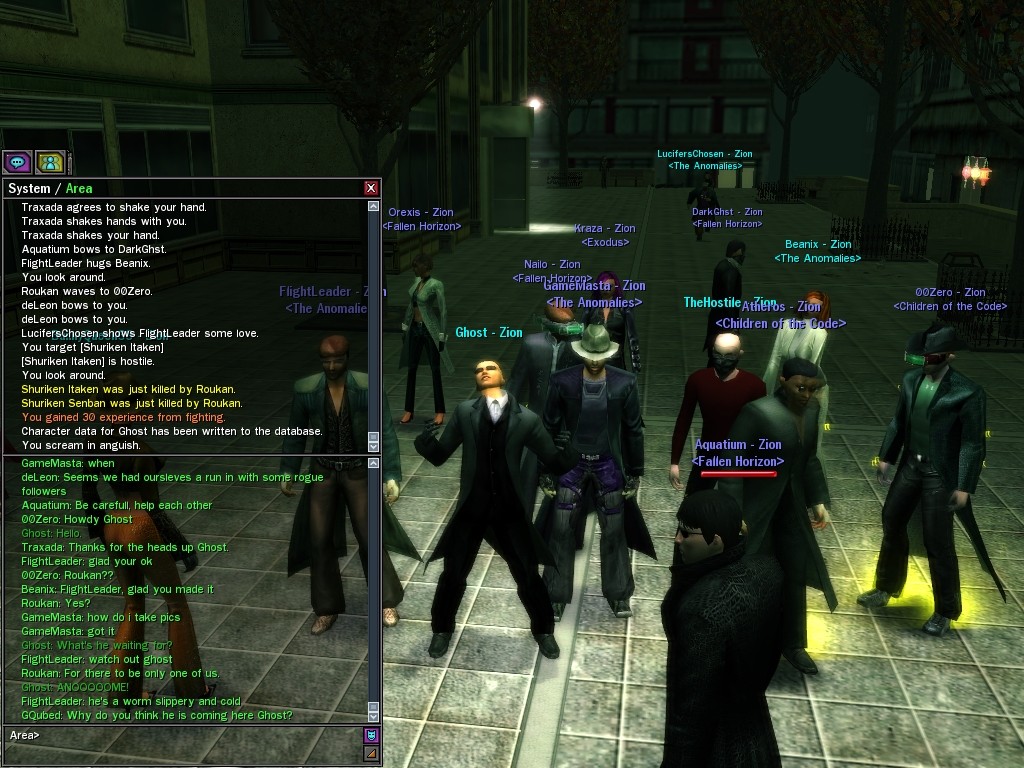Click the area chat's scroll up arrow
Screen dimensions: 1024x768
click(373, 463)
